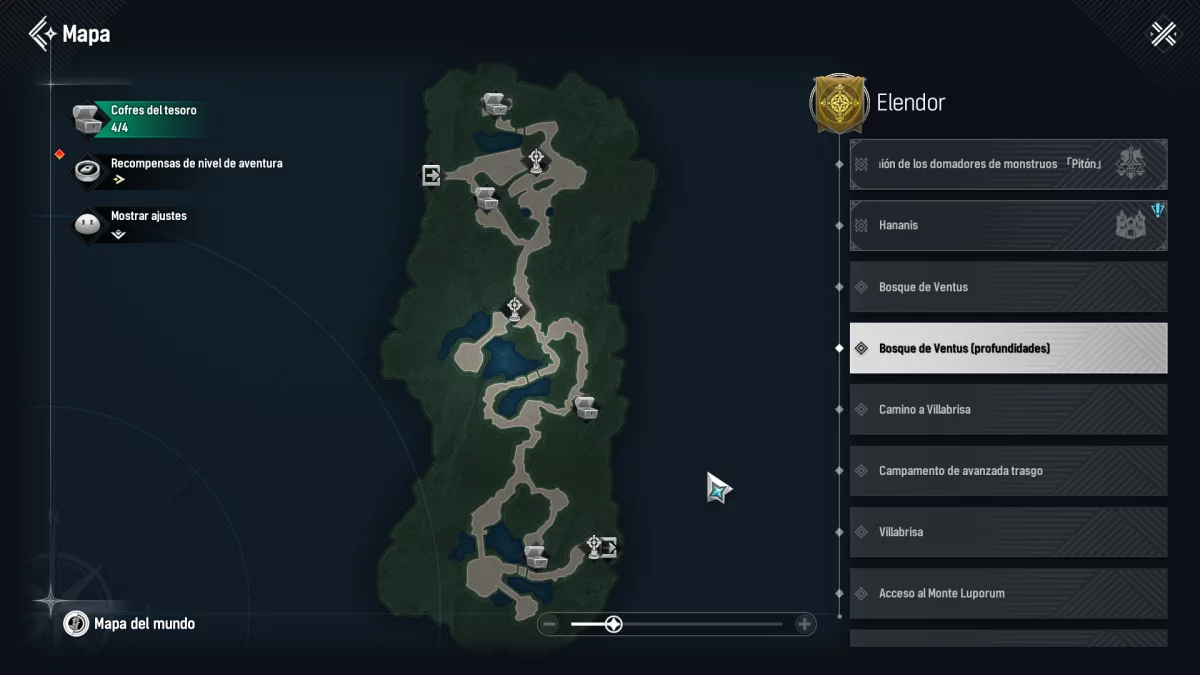Choose Campamento de avanzada trasgo
Viewport: 1200px width, 675px height.
click(1008, 471)
